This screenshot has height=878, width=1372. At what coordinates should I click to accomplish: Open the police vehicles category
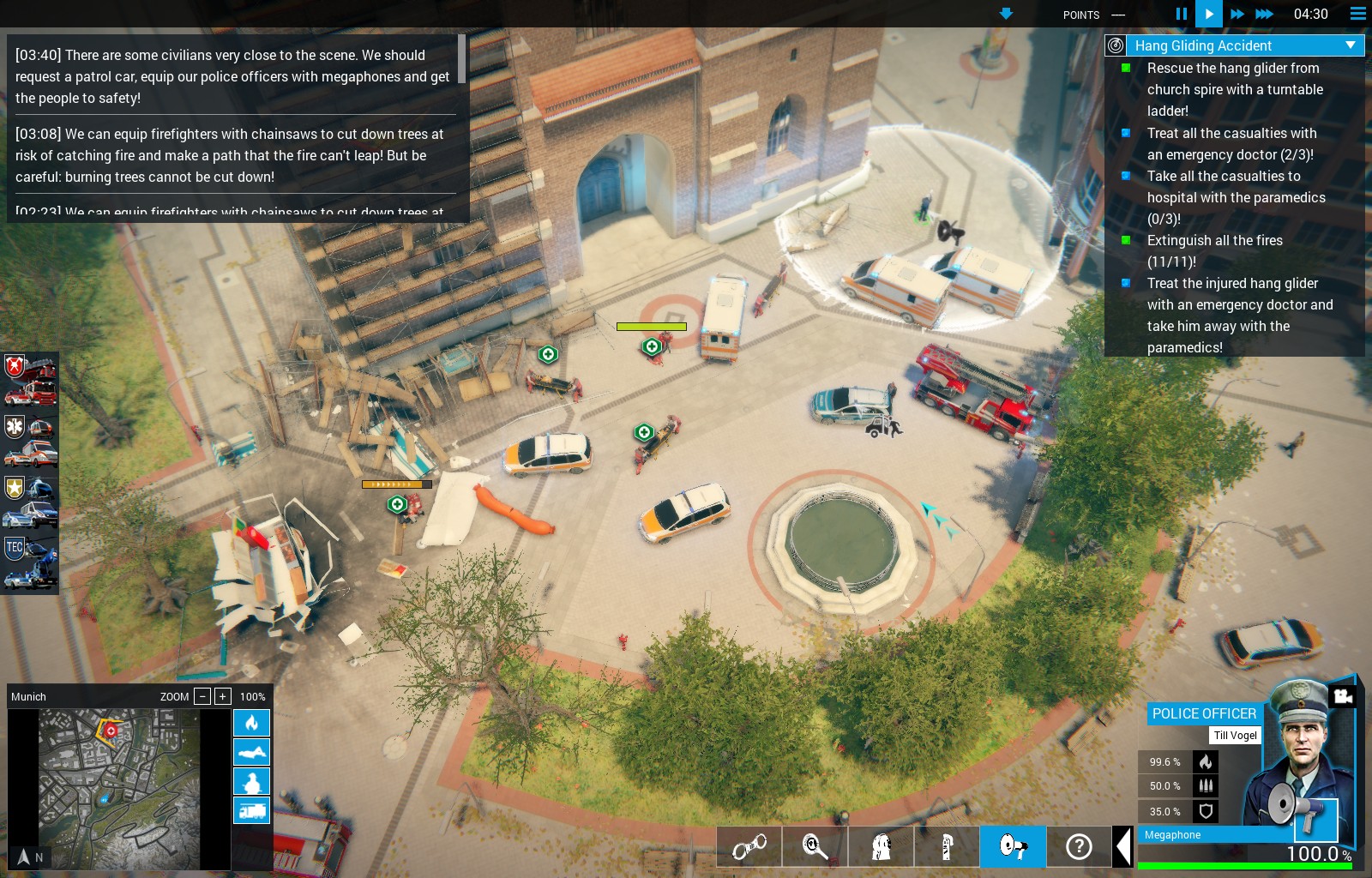pos(30,502)
